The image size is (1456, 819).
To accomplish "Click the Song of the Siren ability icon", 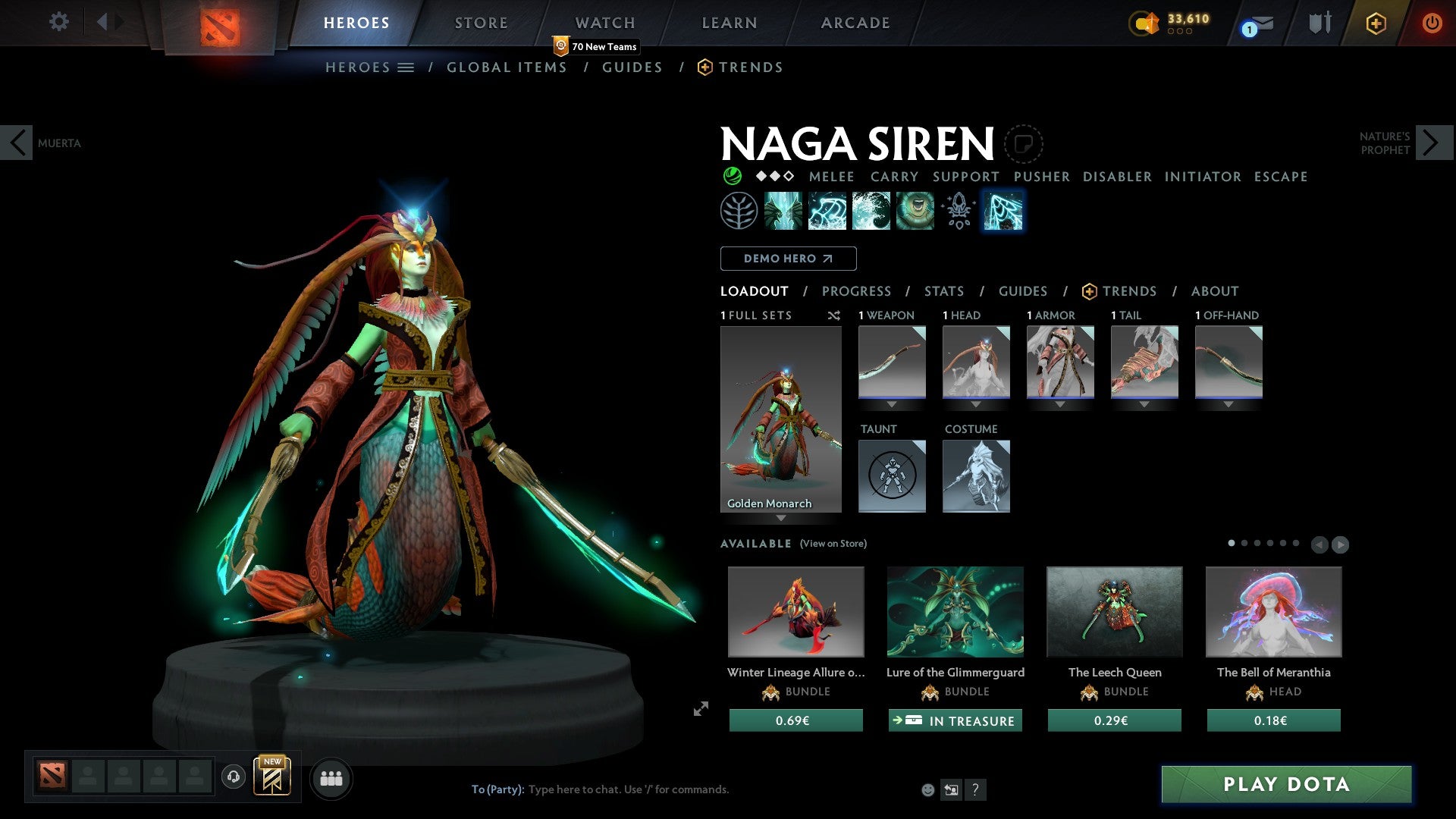I will pos(914,211).
